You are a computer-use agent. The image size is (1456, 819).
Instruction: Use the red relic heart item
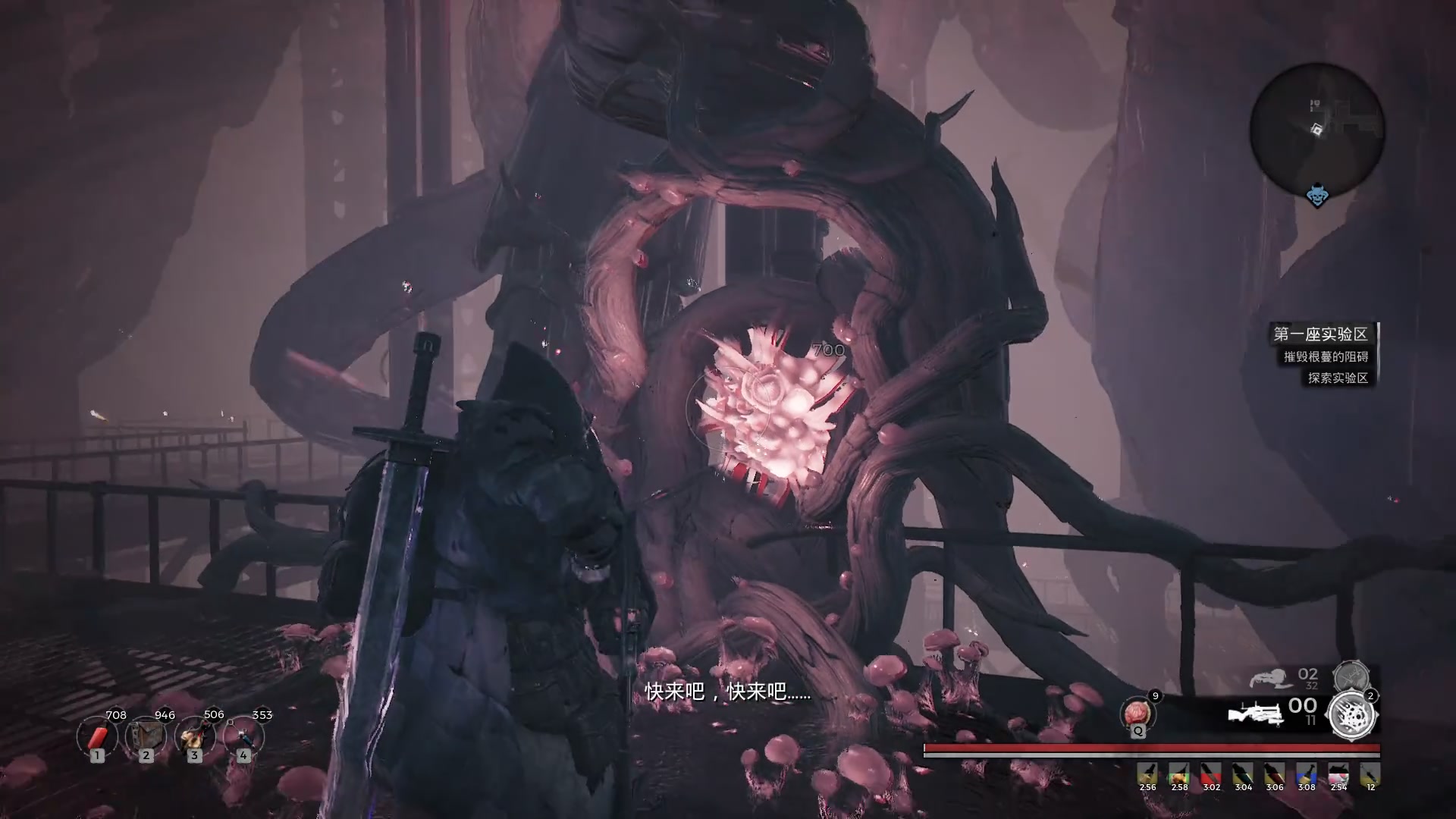(x=1137, y=714)
